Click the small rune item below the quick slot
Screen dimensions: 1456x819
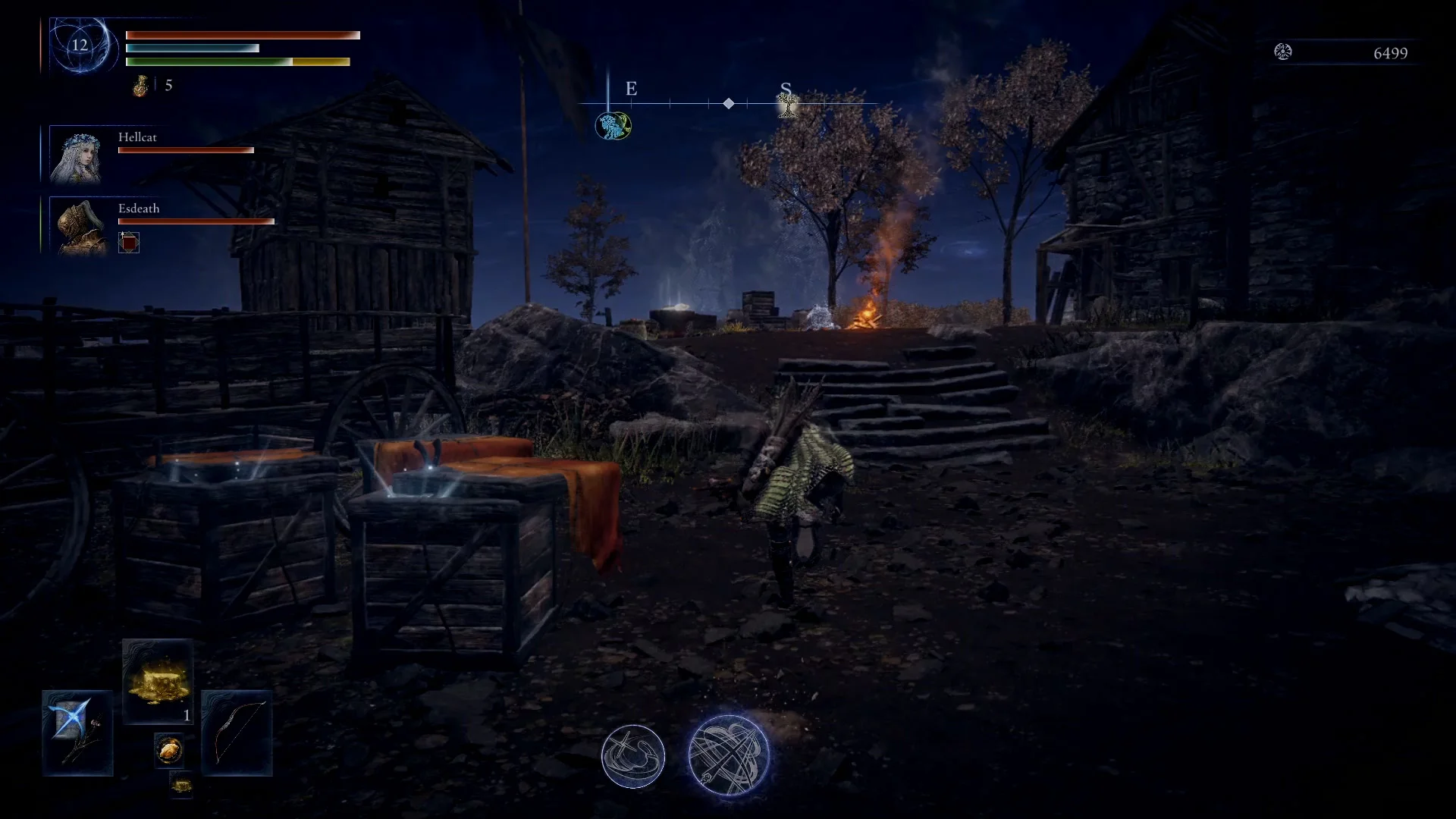click(x=180, y=787)
